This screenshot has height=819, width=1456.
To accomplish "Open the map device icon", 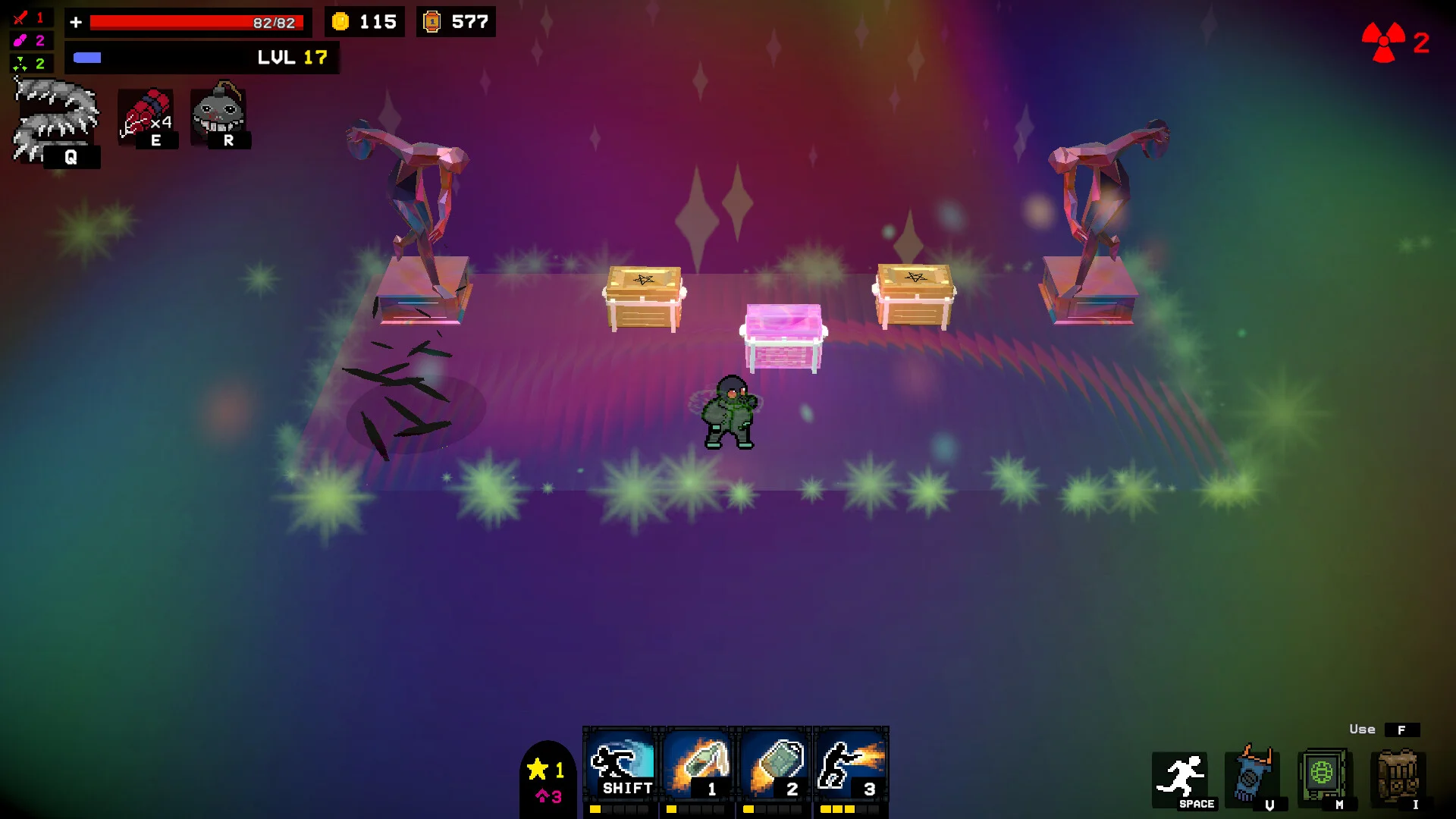I will (1323, 776).
